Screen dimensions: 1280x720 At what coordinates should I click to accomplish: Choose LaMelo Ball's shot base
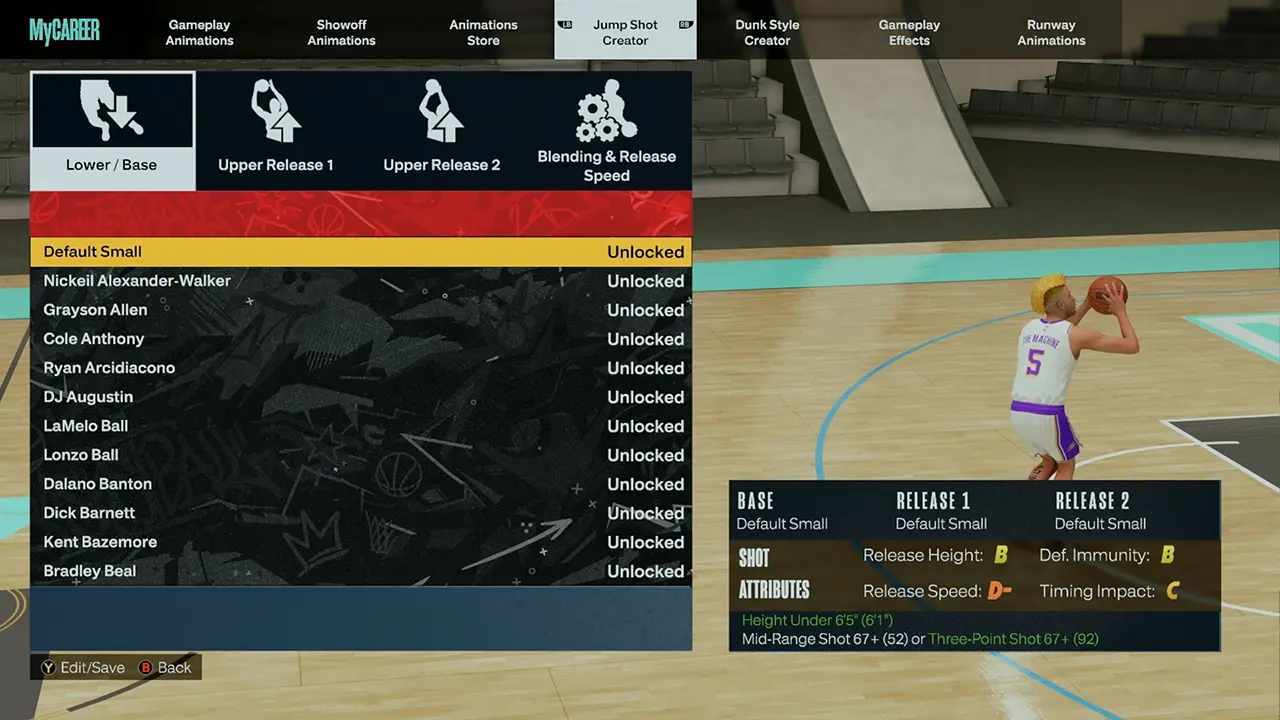(360, 426)
